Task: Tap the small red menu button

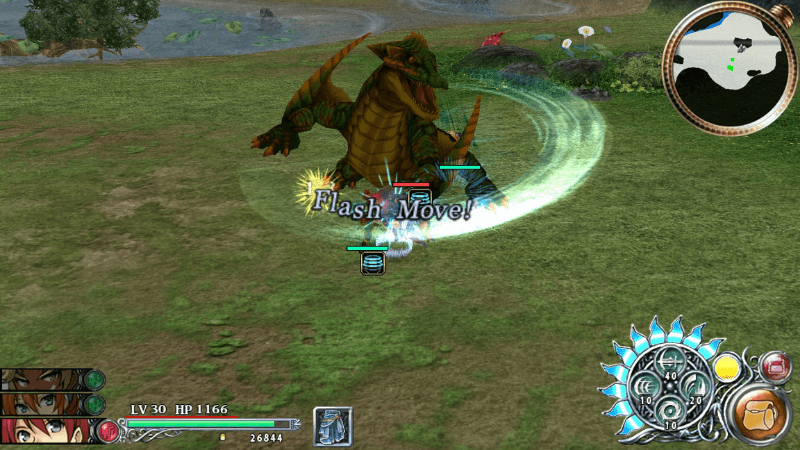Action: point(776,367)
